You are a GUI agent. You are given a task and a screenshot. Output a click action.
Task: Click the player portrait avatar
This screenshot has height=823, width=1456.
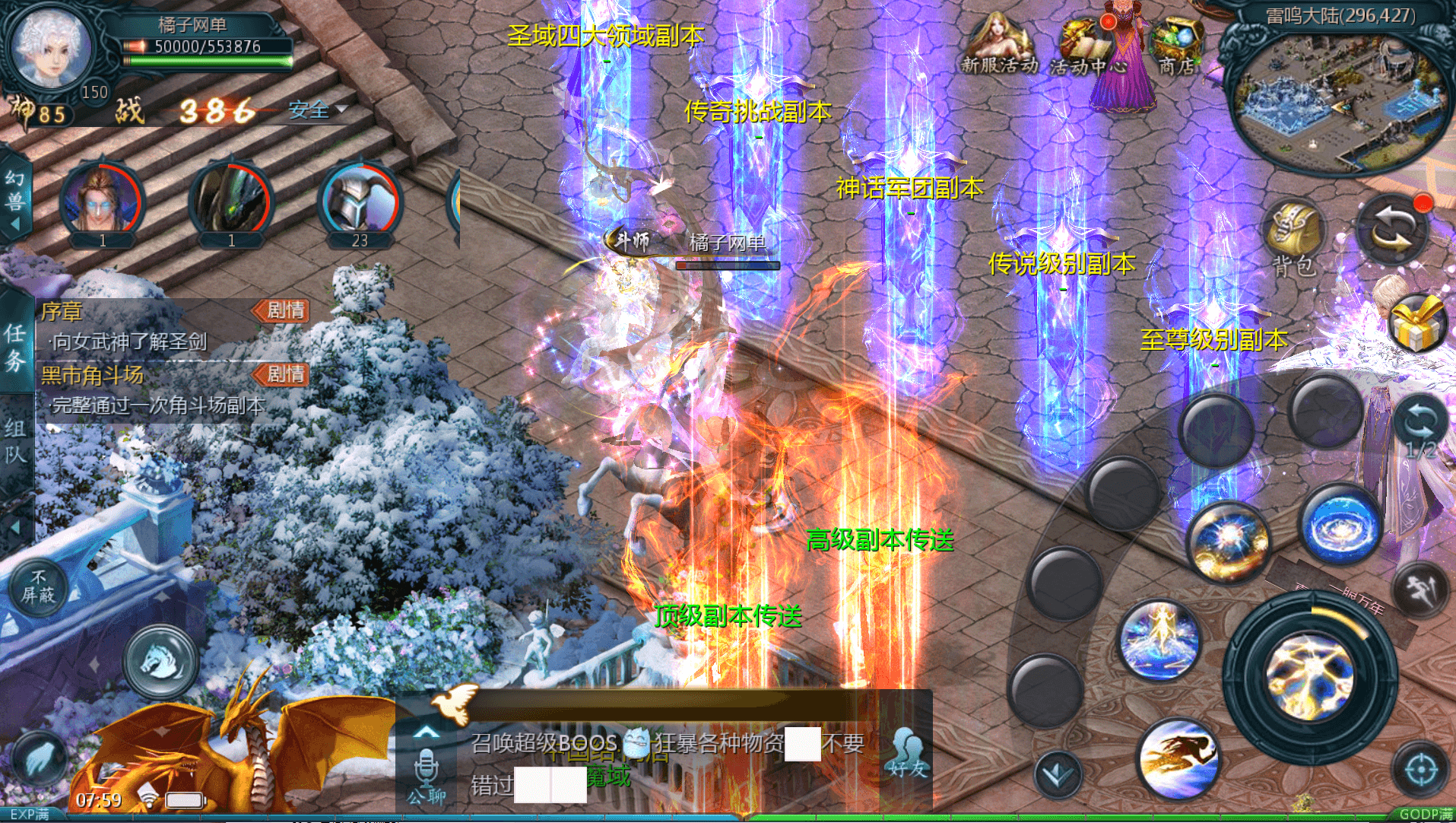pos(52,49)
